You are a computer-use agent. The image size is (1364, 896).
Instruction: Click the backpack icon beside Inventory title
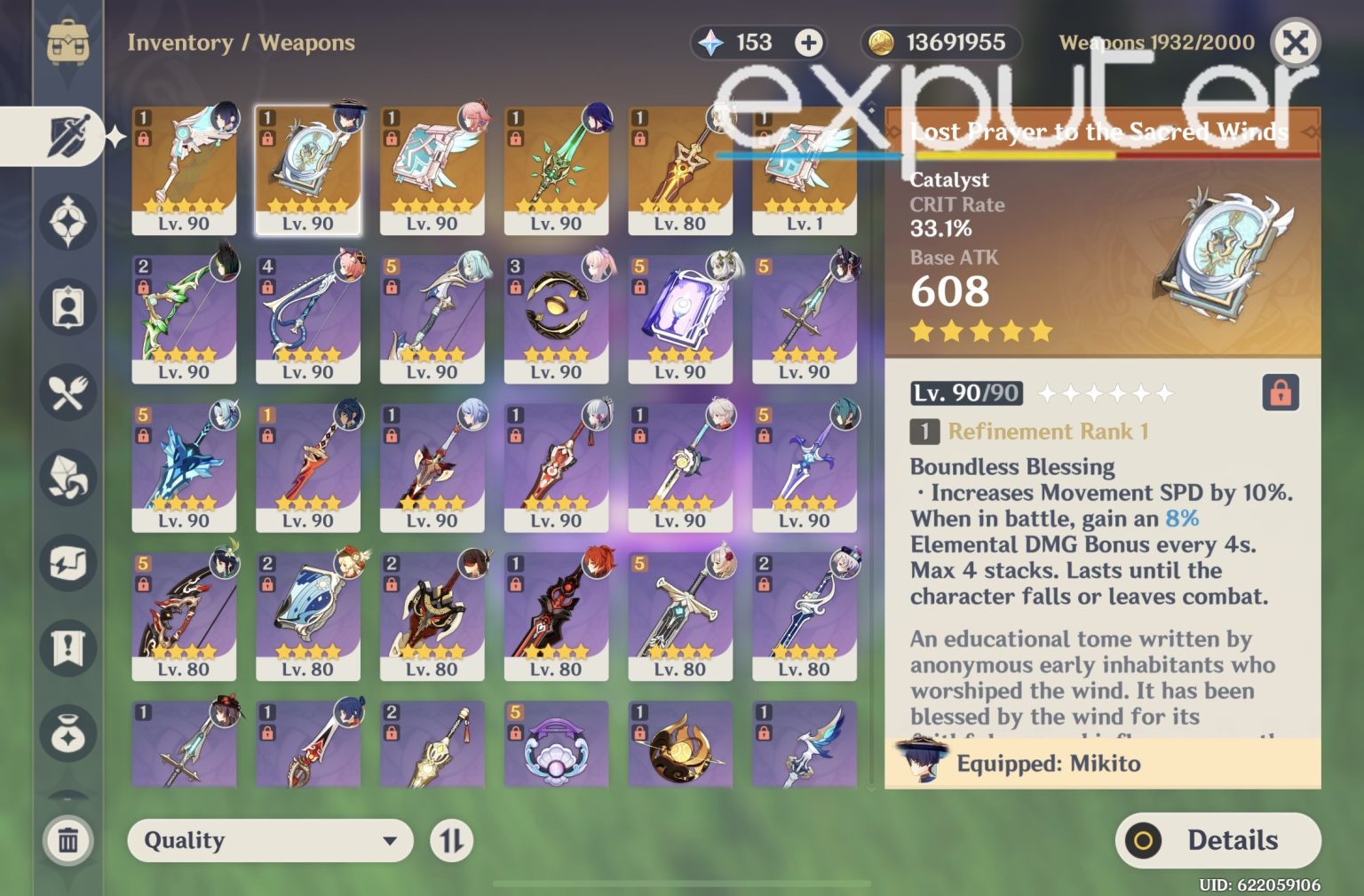[67, 37]
